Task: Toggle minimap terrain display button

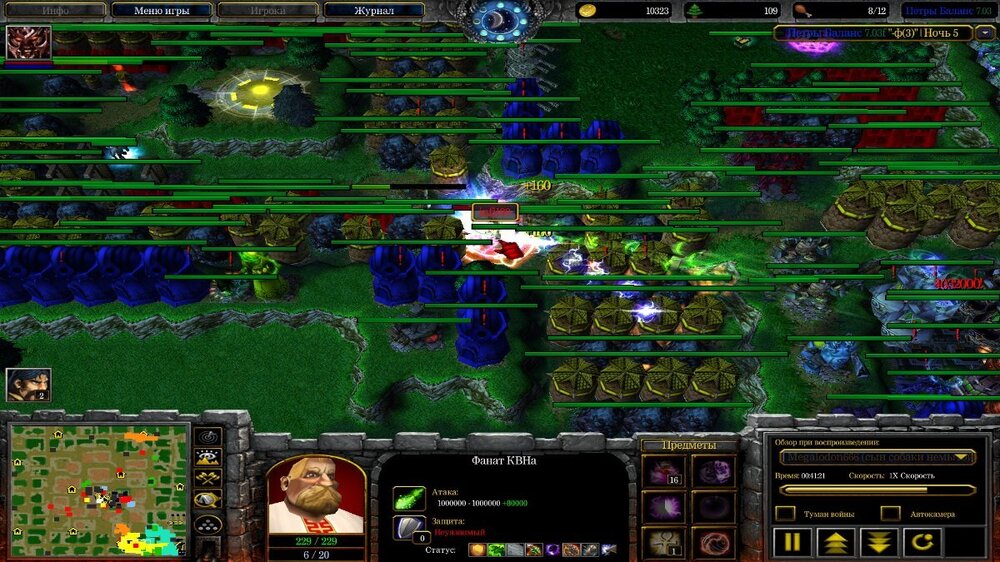Action: 208,459
